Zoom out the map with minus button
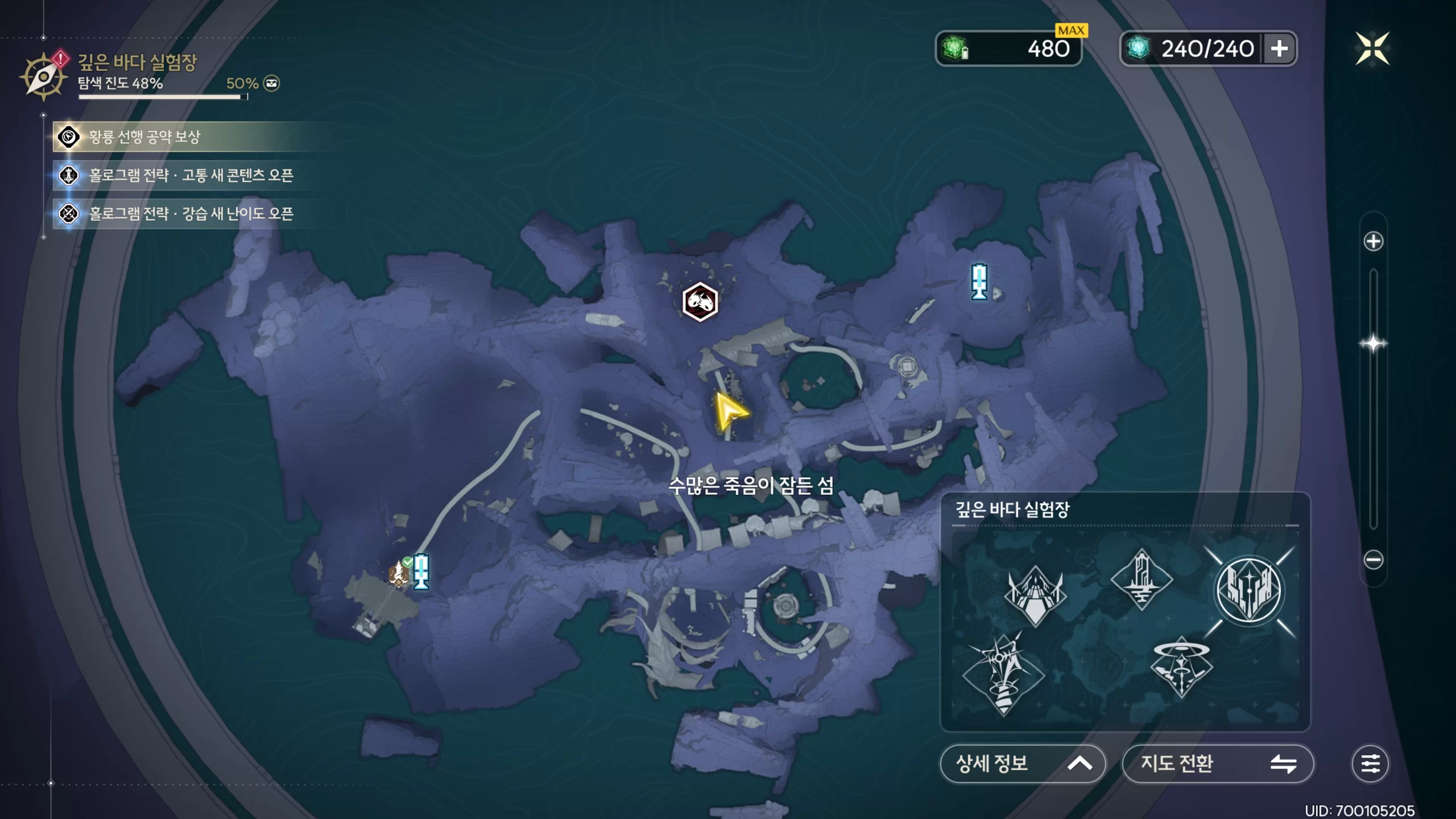This screenshot has width=1456, height=819. [1373, 560]
